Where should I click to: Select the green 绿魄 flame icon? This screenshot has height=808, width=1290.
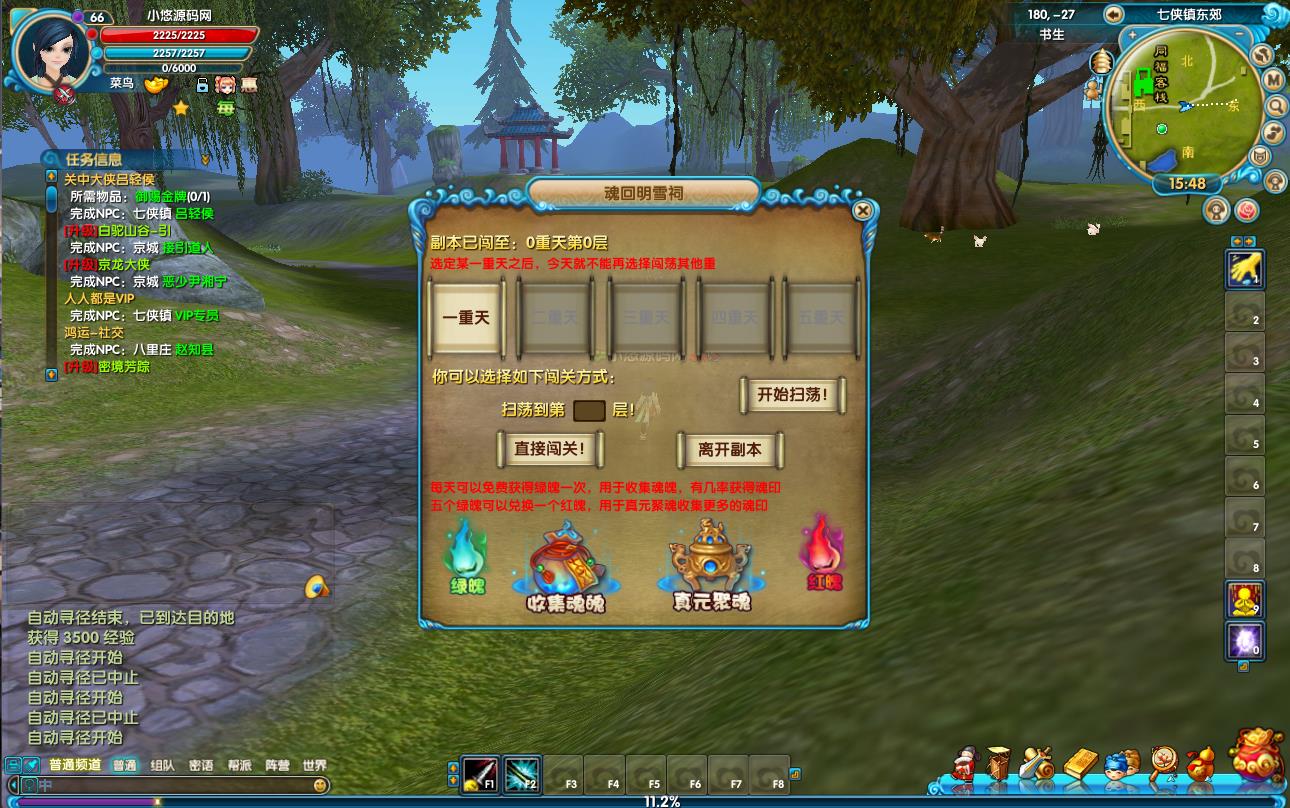click(467, 556)
